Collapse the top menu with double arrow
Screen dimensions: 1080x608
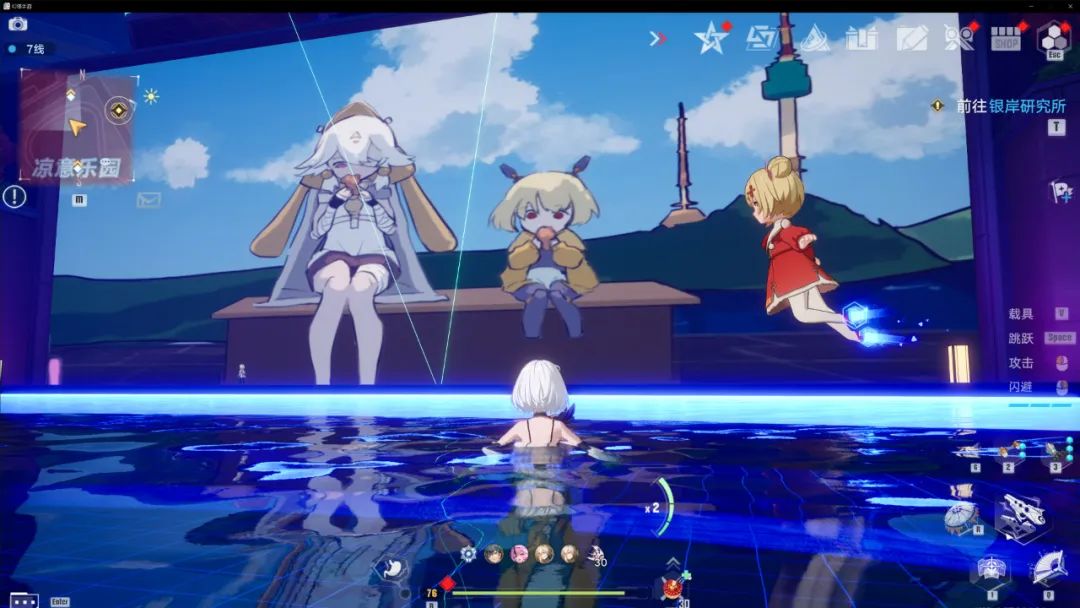pos(657,39)
